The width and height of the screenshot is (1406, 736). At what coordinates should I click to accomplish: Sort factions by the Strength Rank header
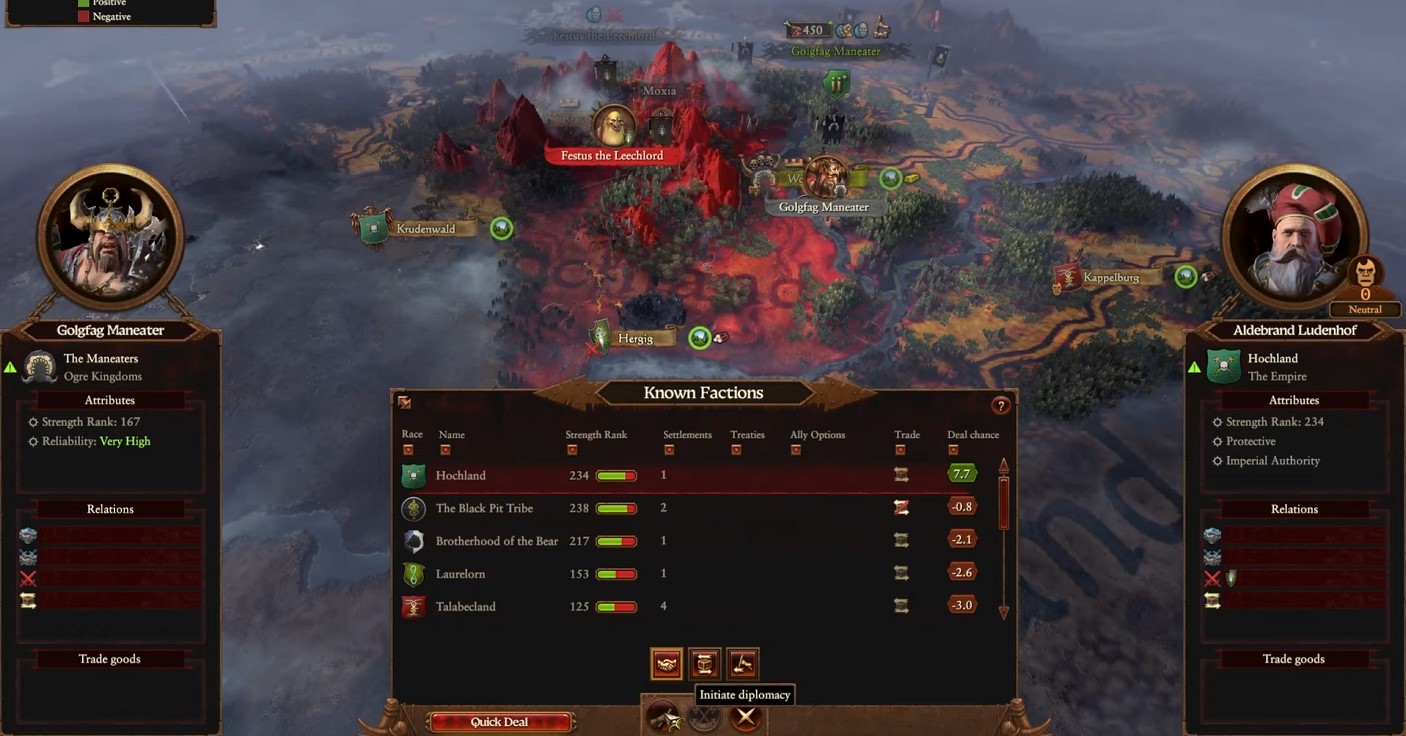tap(596, 434)
